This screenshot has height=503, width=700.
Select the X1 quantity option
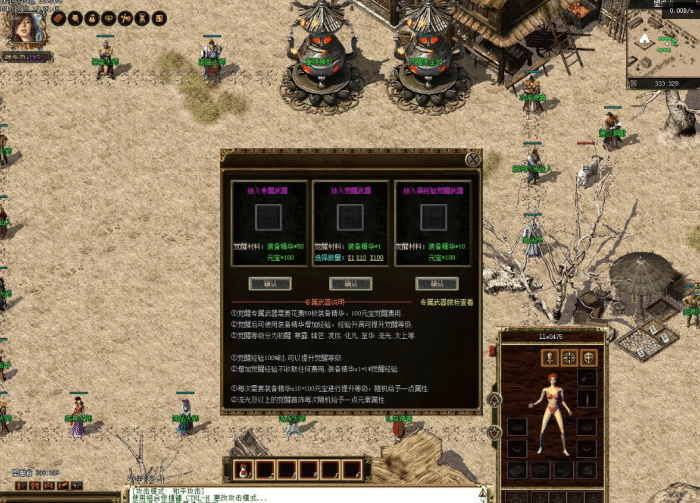(x=351, y=257)
